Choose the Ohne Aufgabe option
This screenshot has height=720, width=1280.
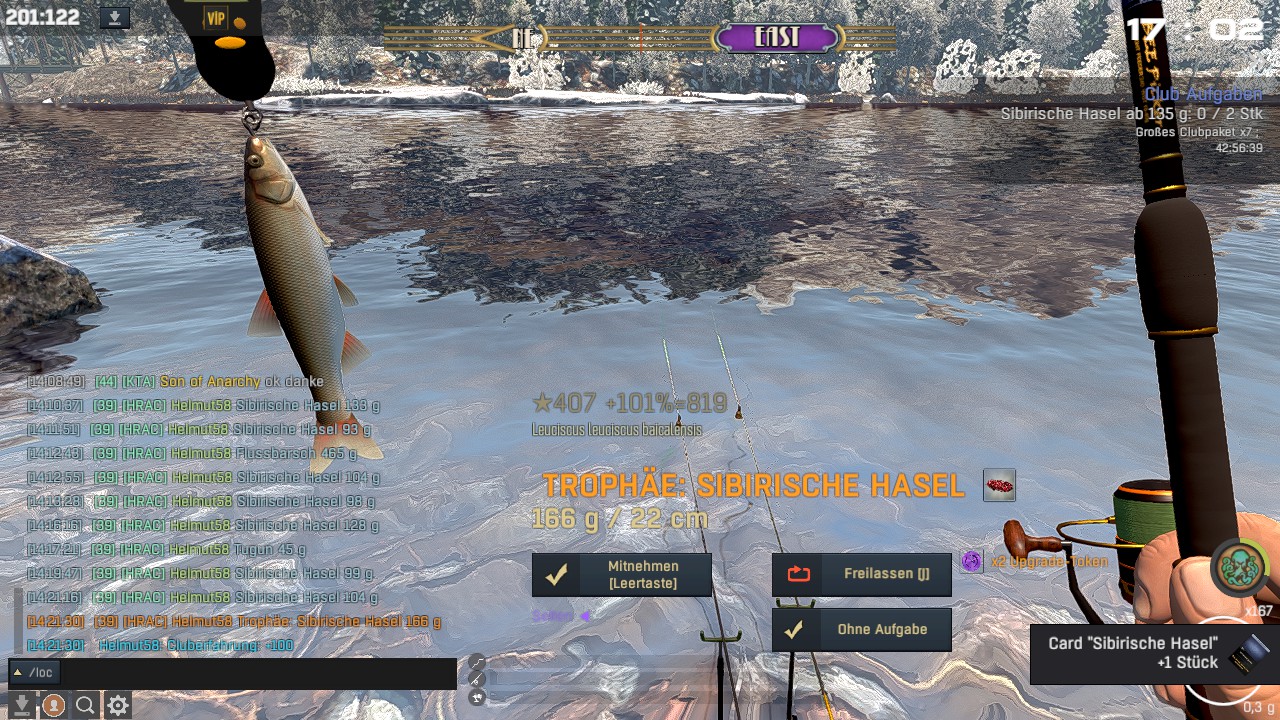861,630
